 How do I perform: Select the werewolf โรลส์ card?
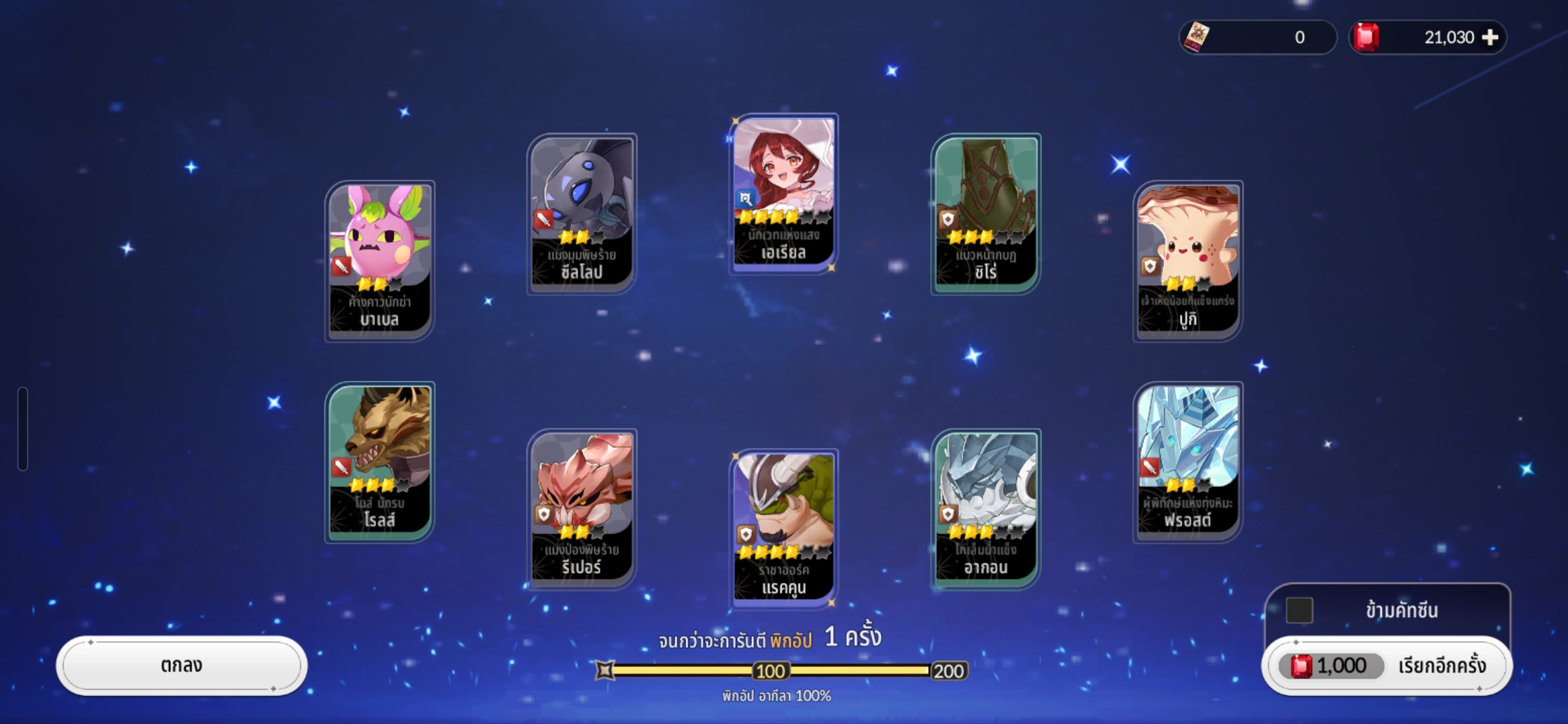[380, 461]
